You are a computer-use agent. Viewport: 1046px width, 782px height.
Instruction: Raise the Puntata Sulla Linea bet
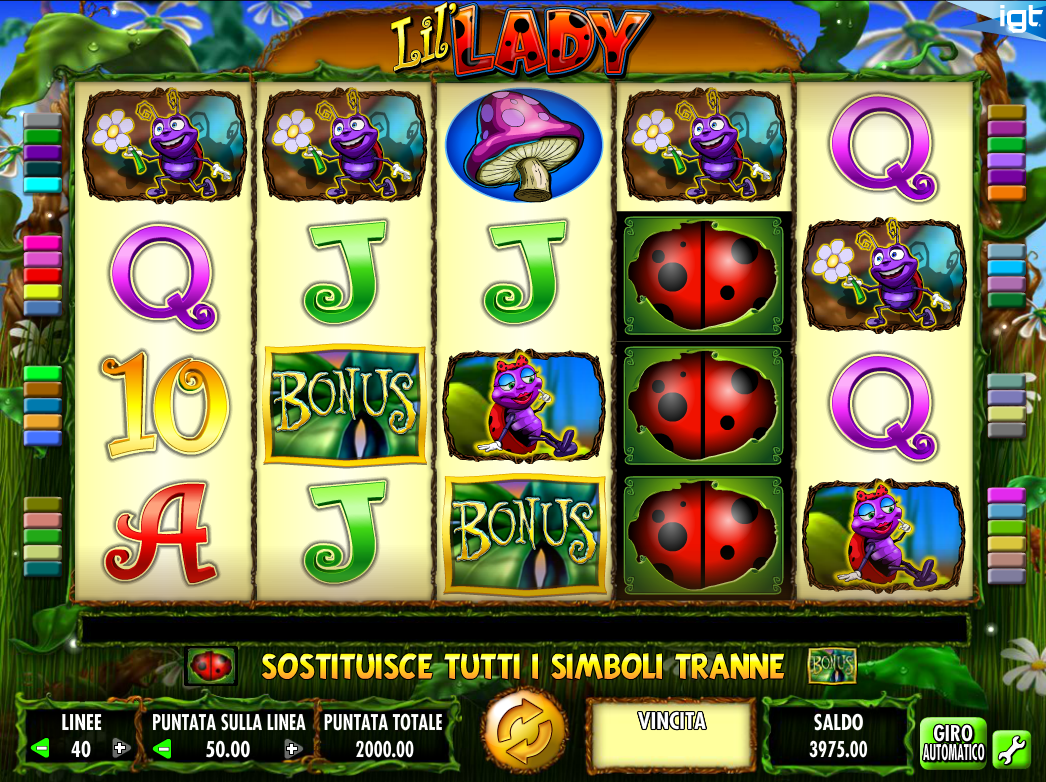[x=292, y=748]
